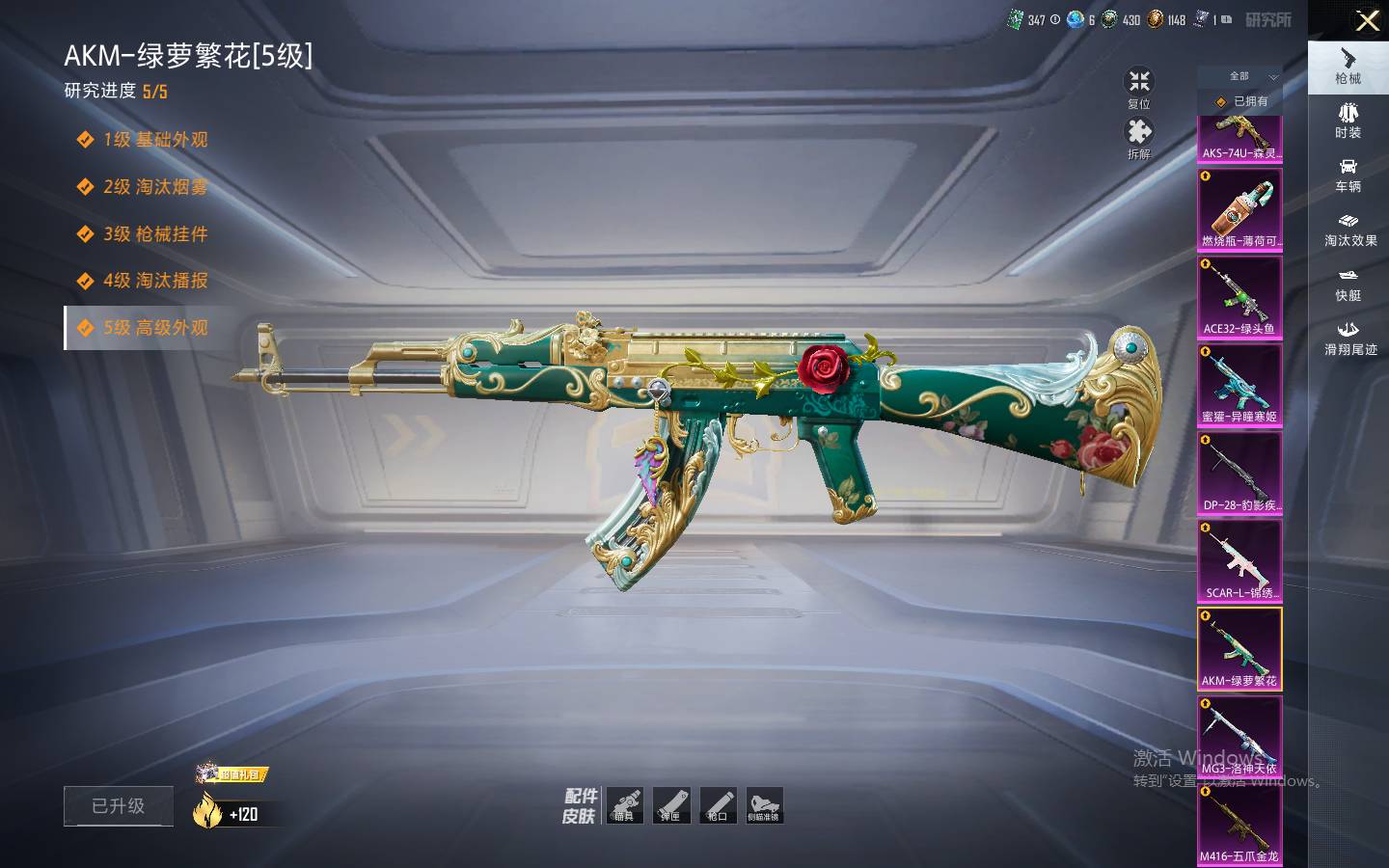Select the 滑翔尾迹 glide trail tab
The height and width of the screenshot is (868, 1389).
point(1348,339)
